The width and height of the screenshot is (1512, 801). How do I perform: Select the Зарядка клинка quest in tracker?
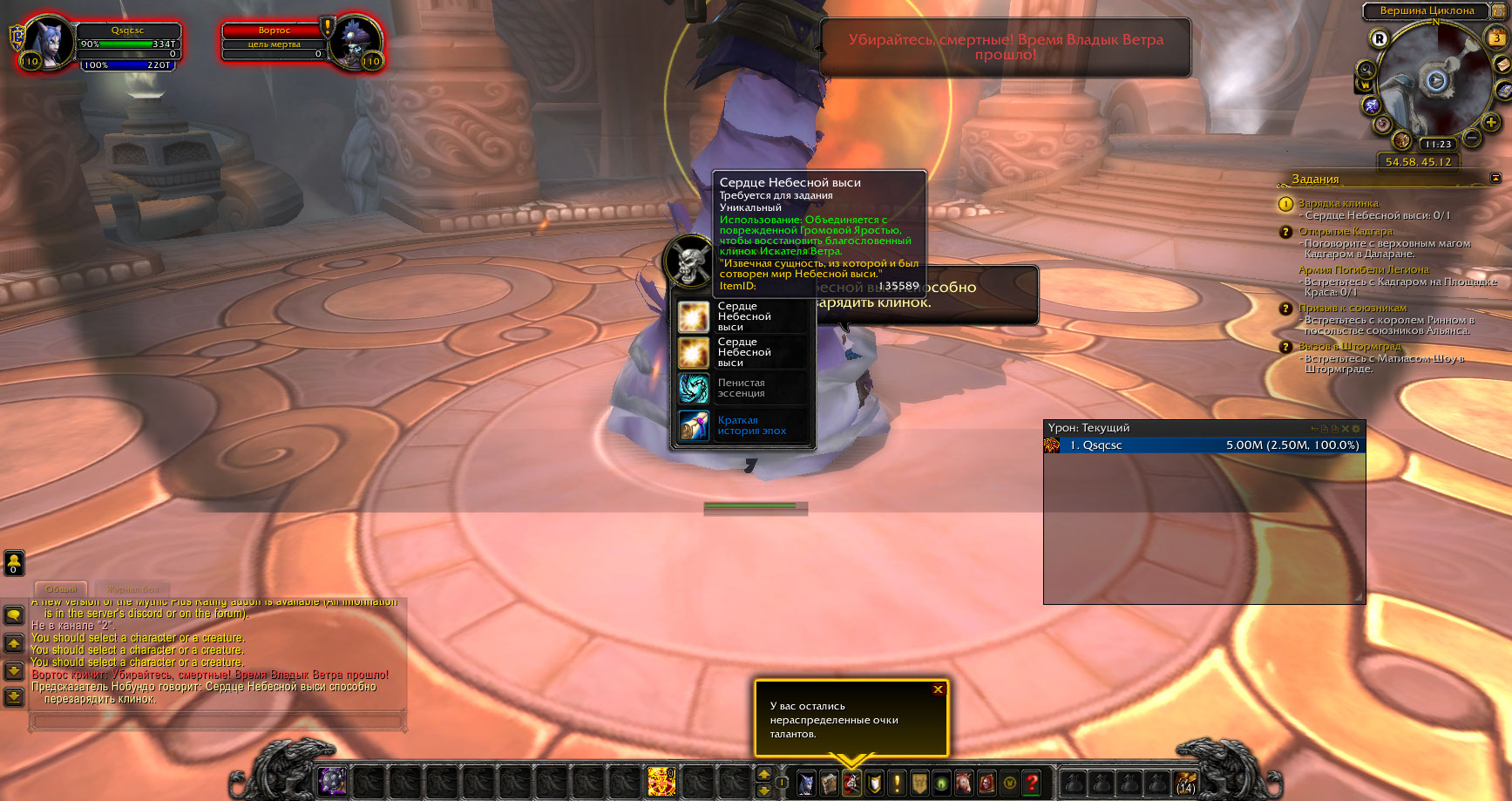coord(1339,204)
